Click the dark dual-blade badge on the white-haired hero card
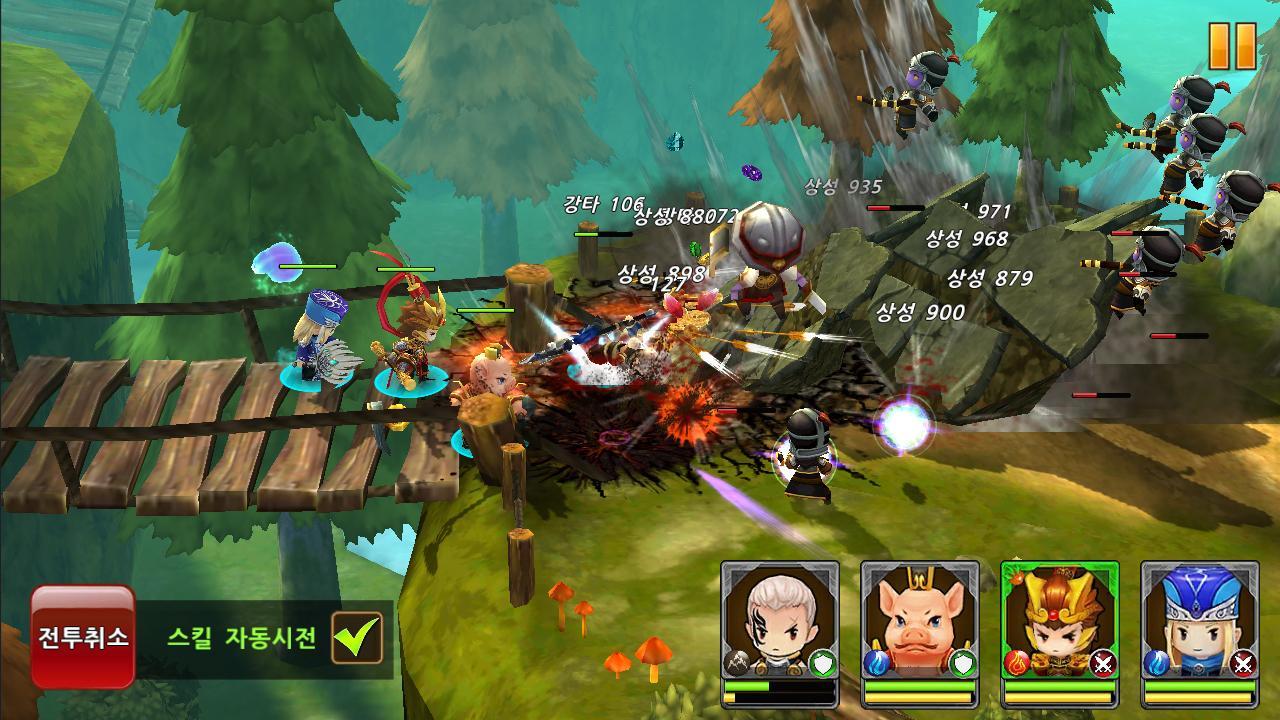Viewport: 1280px width, 720px height. 738,662
